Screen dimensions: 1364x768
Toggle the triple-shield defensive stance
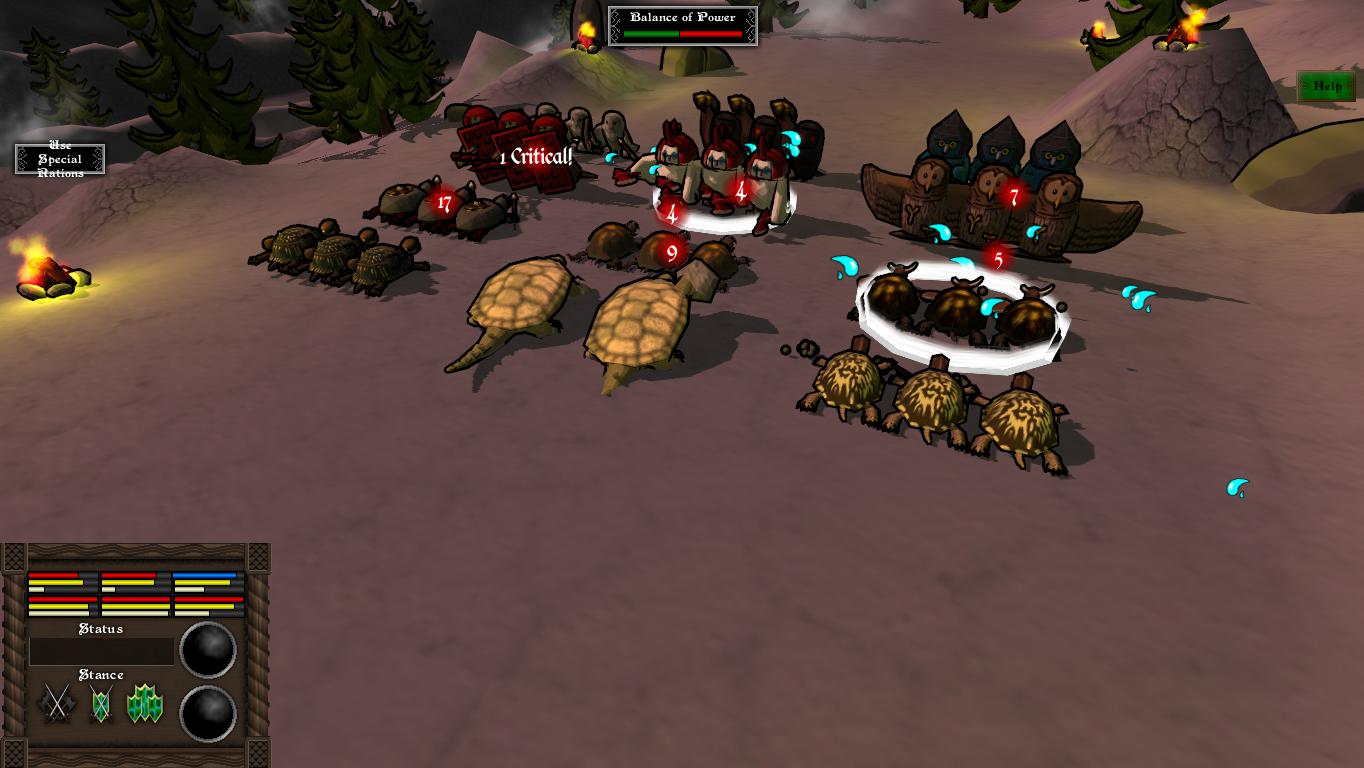click(x=145, y=701)
